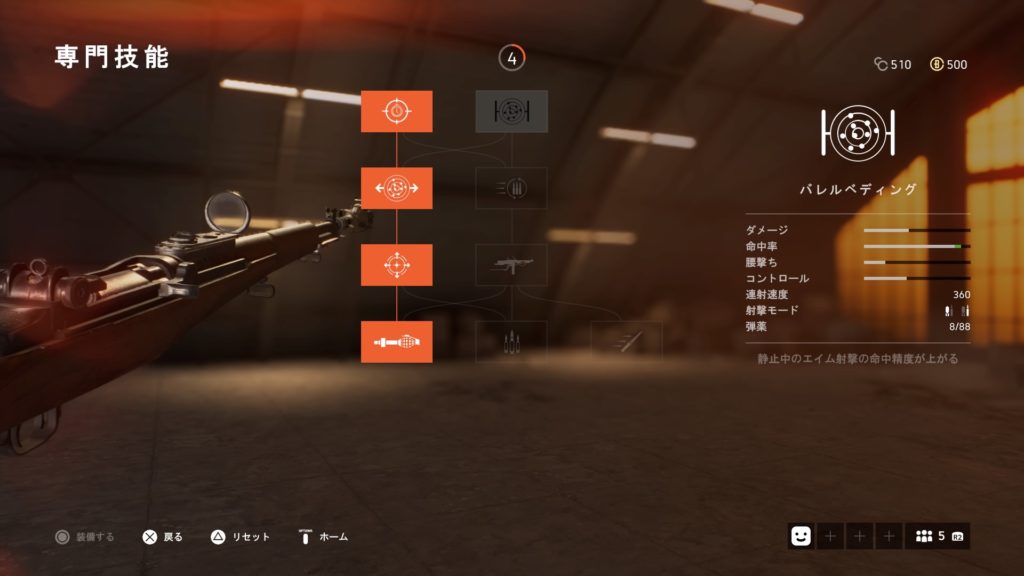Choose the speeding bullets specialization node
The image size is (1024, 576).
(x=511, y=188)
